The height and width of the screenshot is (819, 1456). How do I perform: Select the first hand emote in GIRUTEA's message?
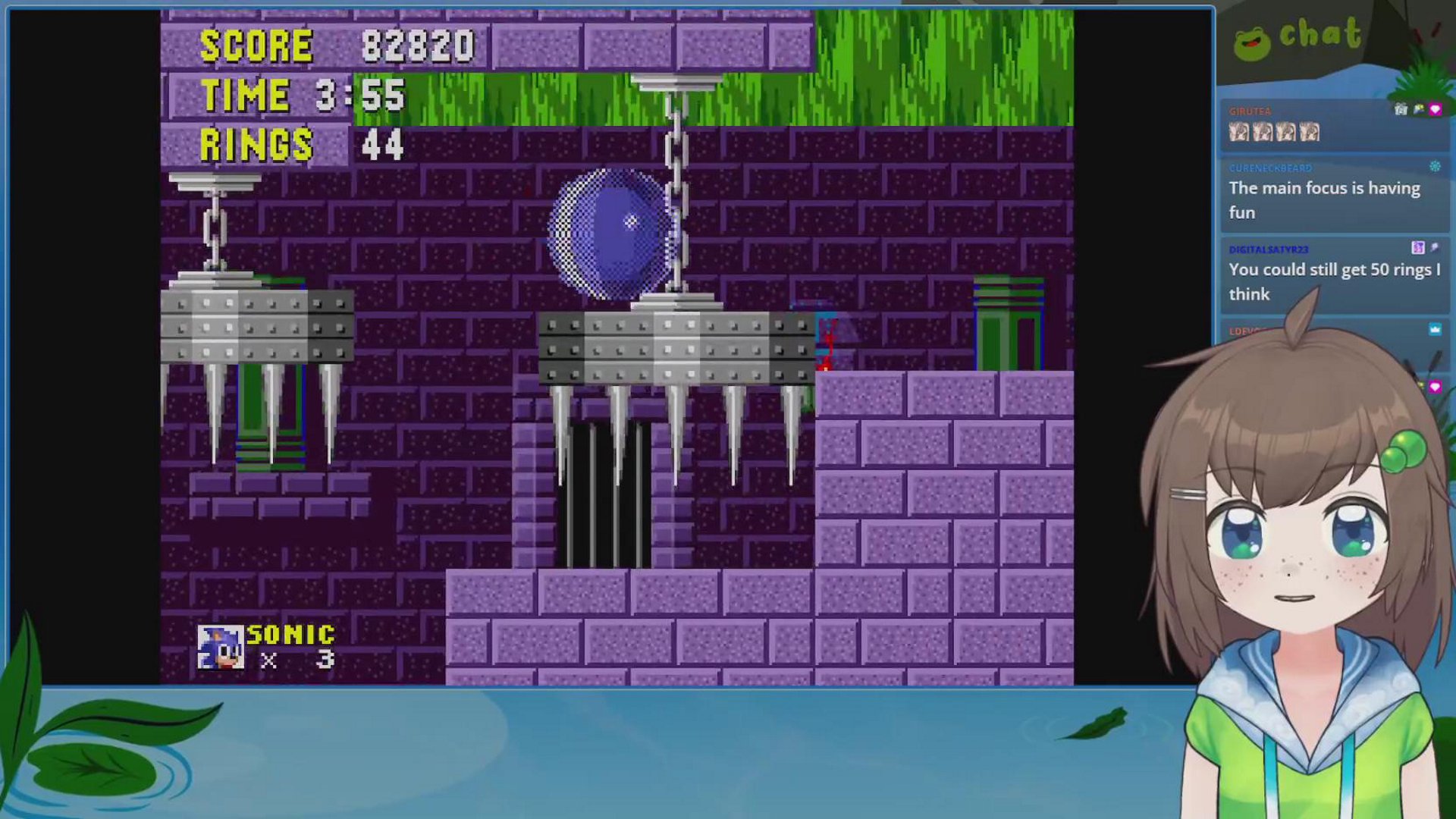click(1241, 133)
